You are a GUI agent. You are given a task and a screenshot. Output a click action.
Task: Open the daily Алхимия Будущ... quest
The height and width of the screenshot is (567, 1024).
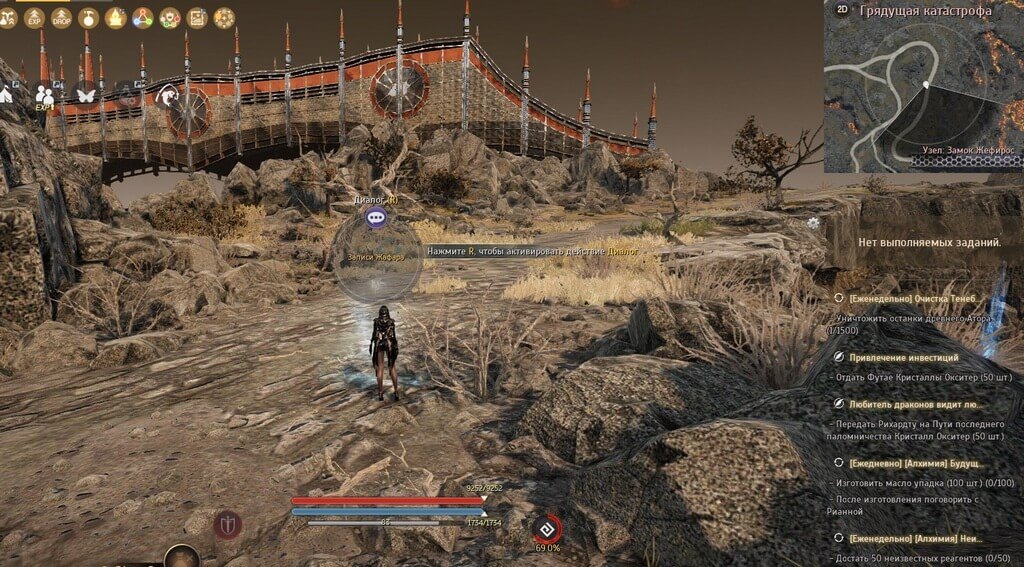point(911,464)
